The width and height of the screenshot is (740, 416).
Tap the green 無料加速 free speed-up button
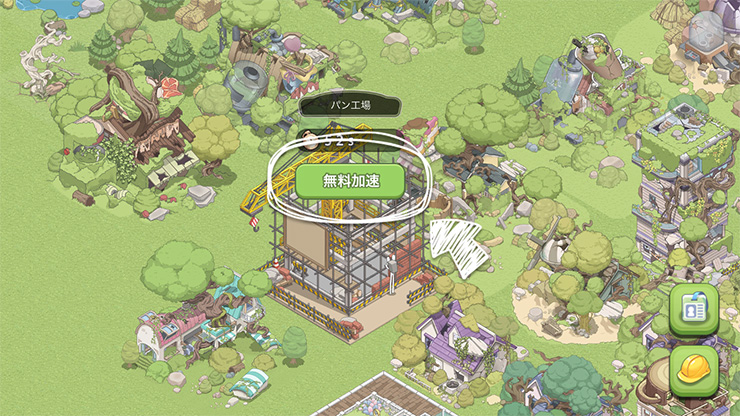tap(349, 180)
